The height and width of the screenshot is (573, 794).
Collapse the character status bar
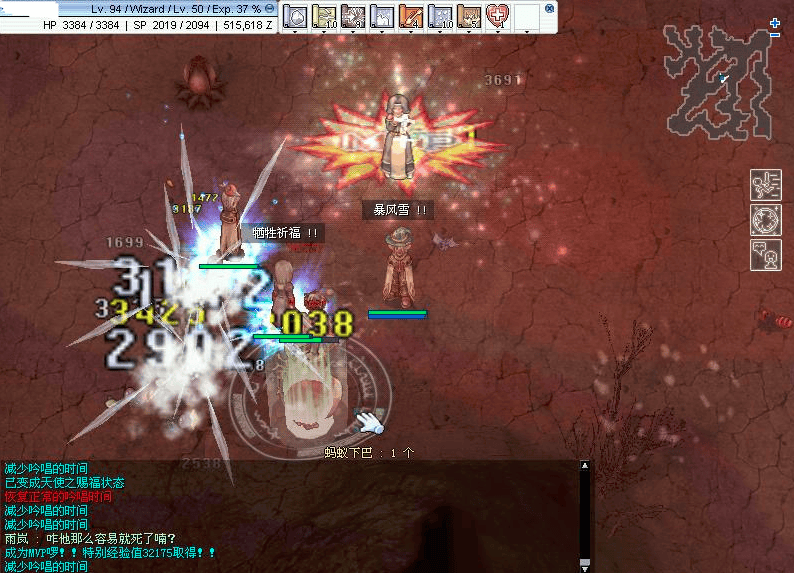pyautogui.click(x=270, y=8)
